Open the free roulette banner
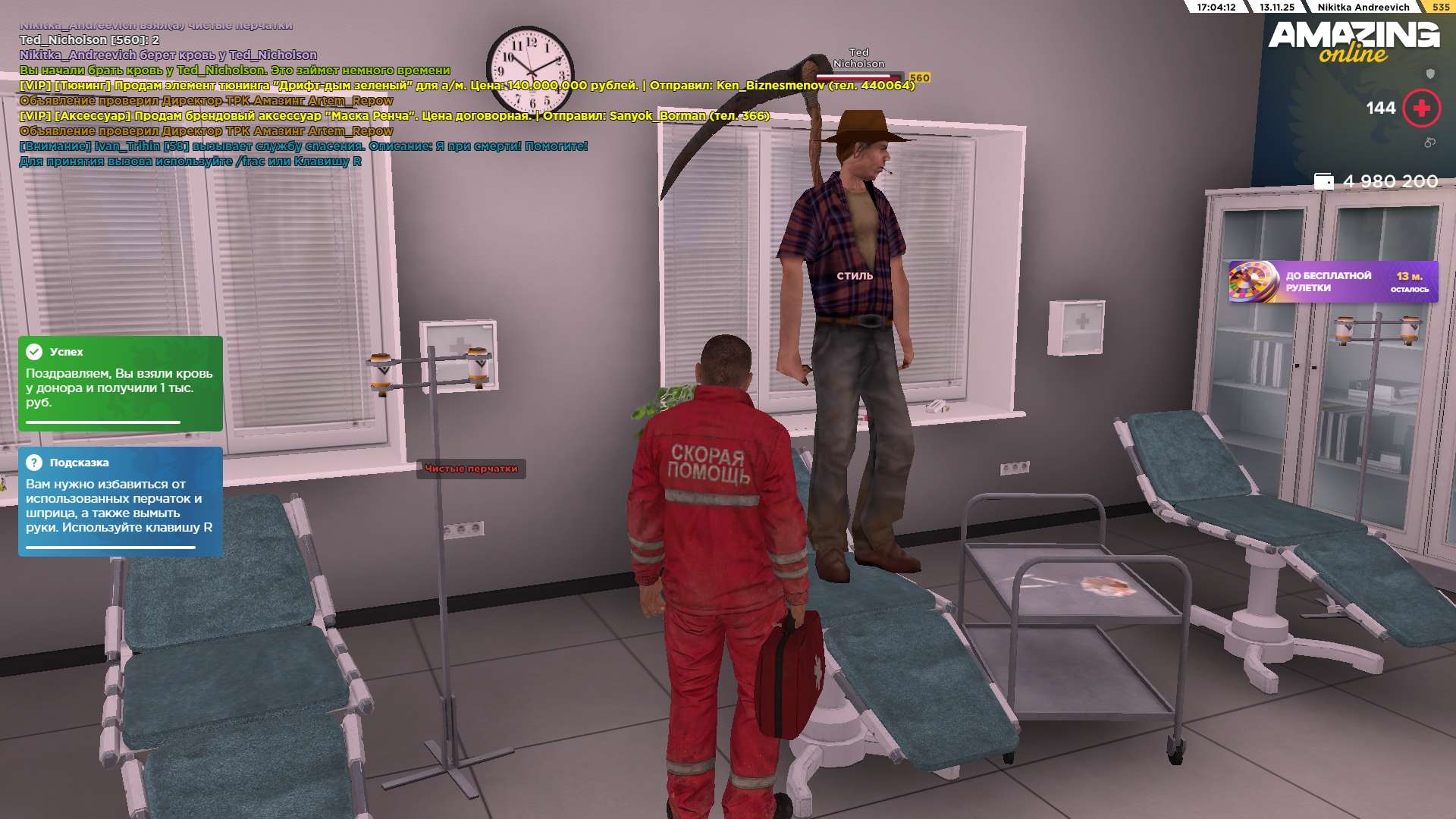 pyautogui.click(x=1332, y=281)
